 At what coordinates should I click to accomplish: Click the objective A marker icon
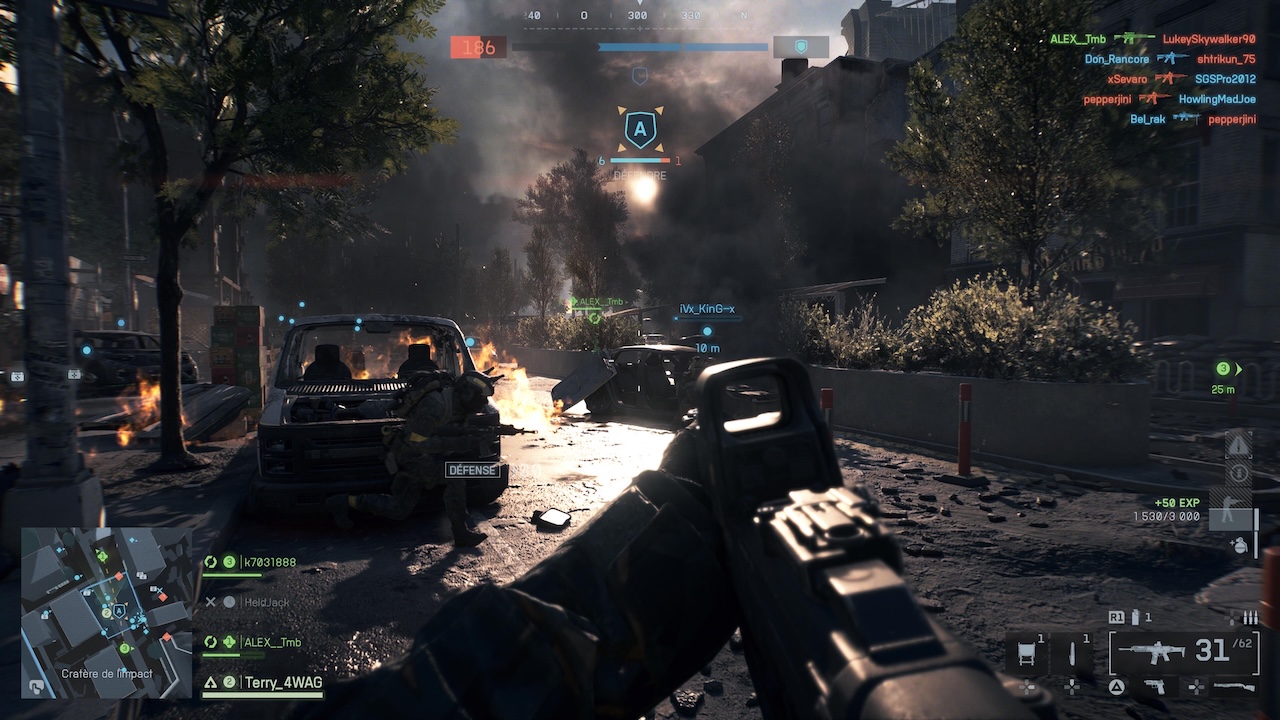639,129
